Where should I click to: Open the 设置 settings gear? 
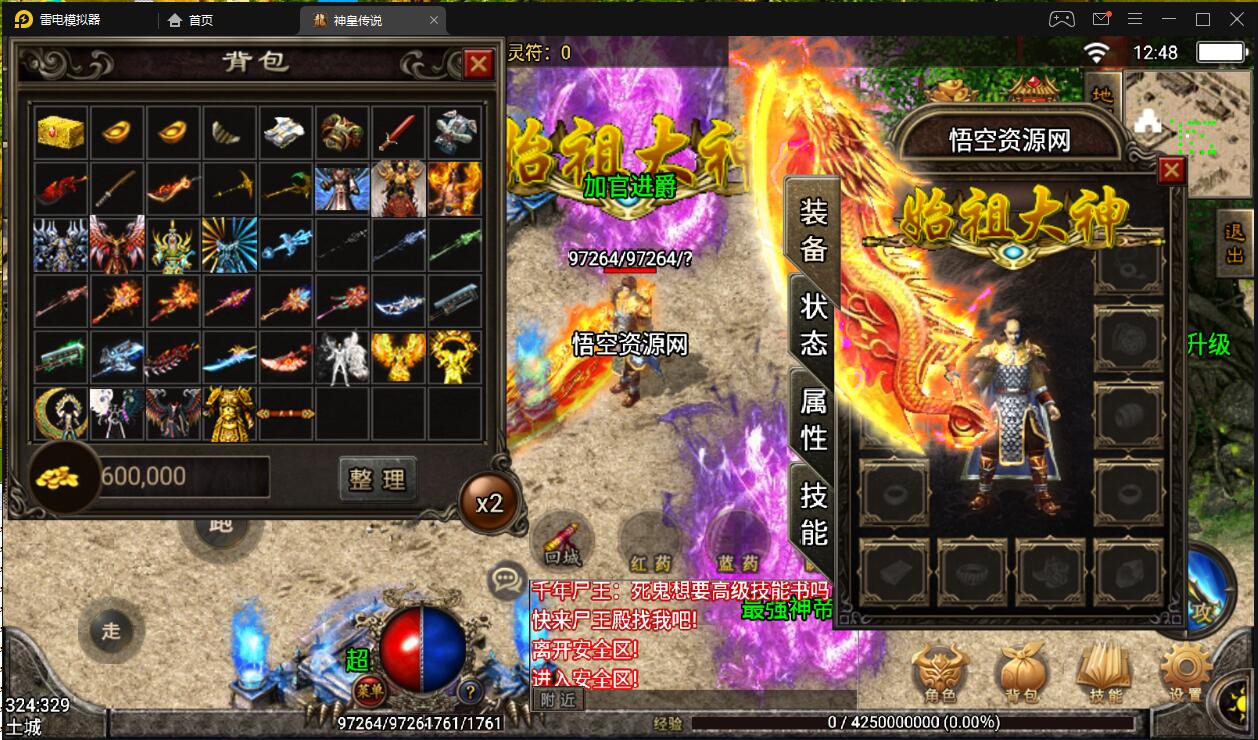tap(1186, 672)
